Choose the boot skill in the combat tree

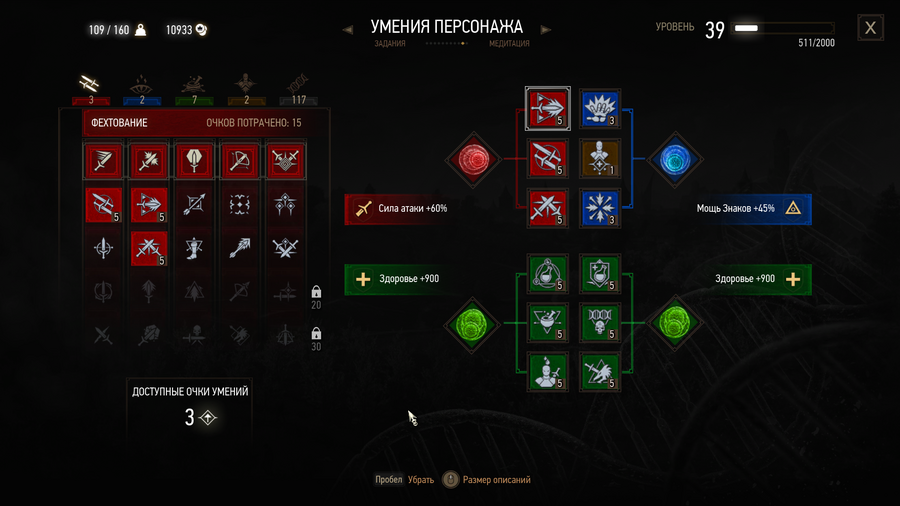click(191, 247)
